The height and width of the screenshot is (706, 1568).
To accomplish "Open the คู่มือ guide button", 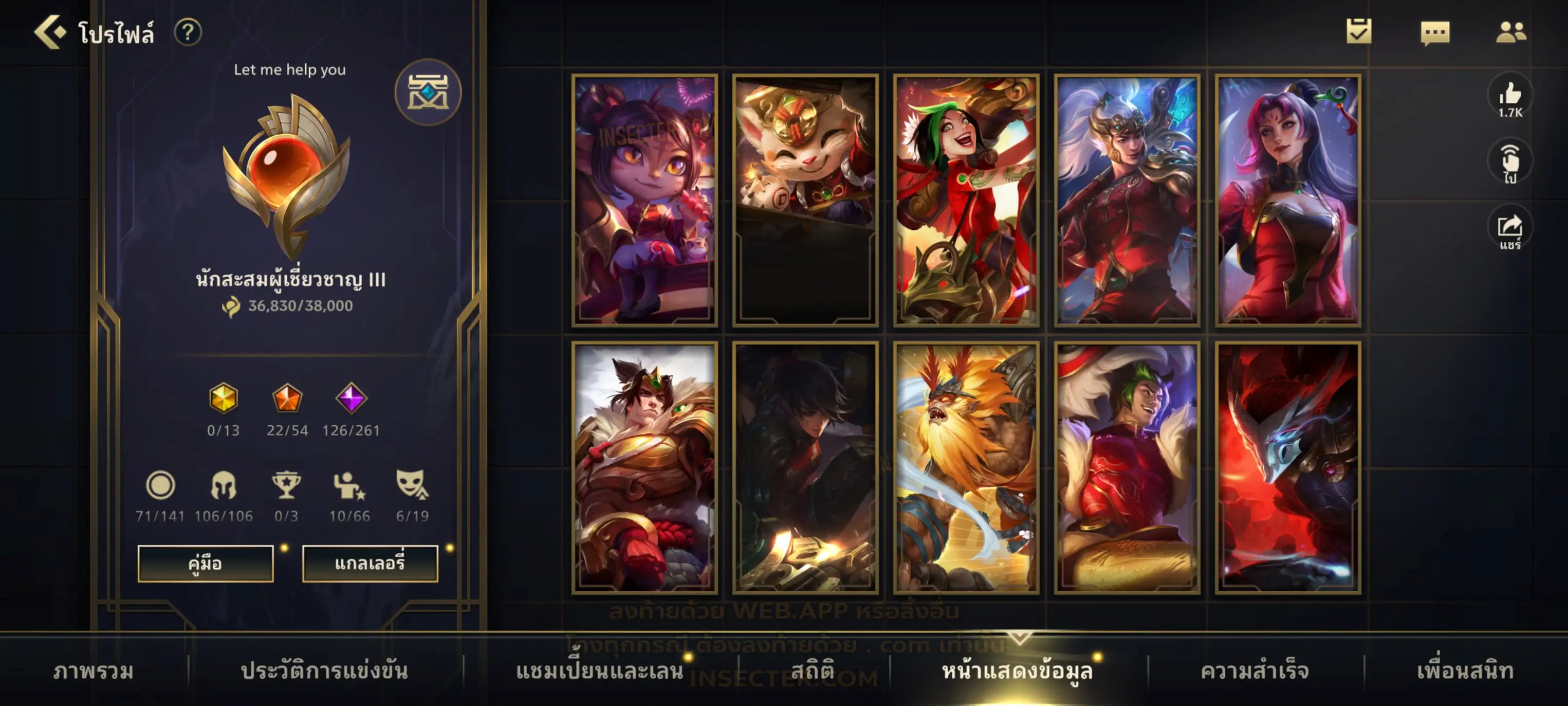I will (205, 563).
